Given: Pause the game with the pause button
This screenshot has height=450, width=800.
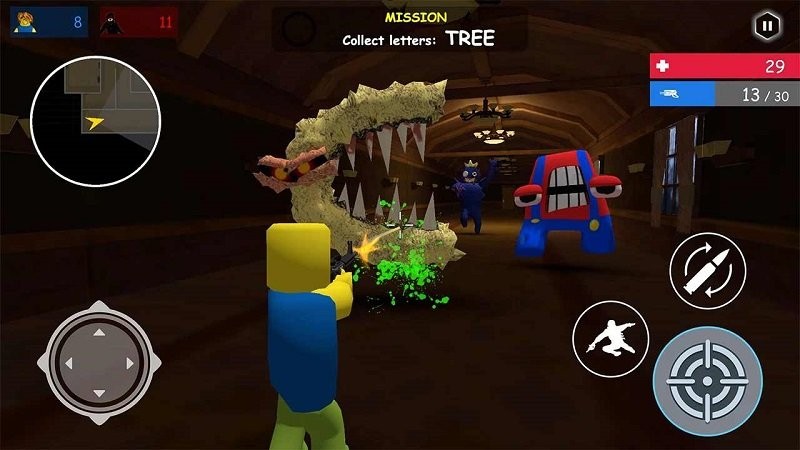Looking at the screenshot, I should tap(766, 24).
